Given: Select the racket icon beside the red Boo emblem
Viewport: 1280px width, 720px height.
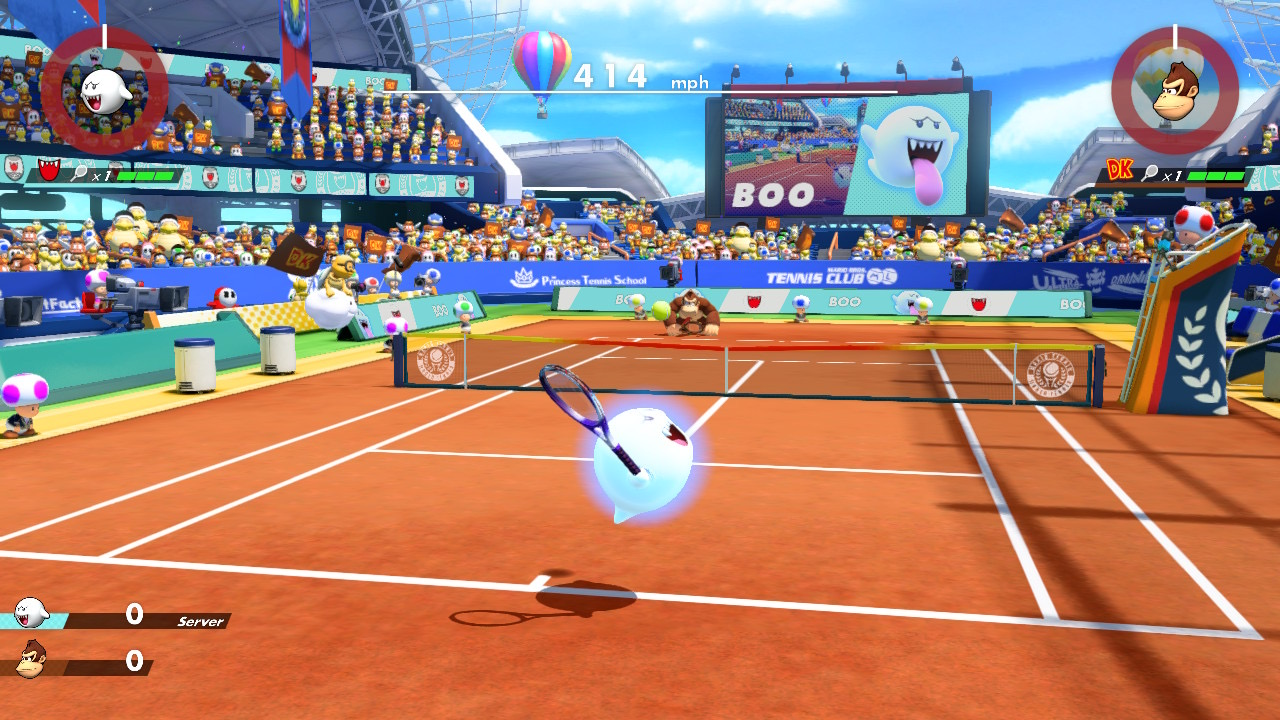Looking at the screenshot, I should point(80,173).
